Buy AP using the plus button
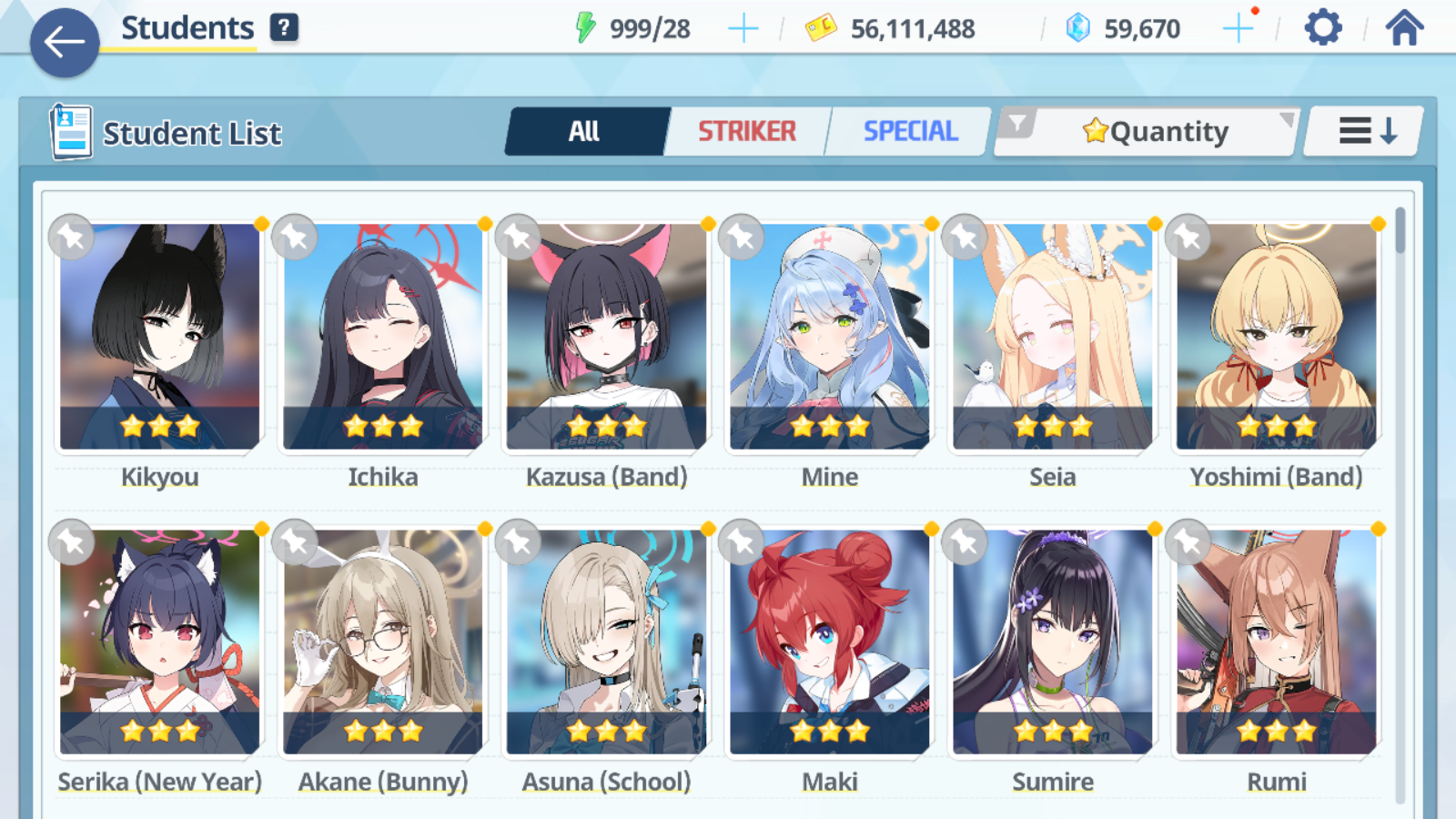Viewport: 1456px width, 819px height. pyautogui.click(x=743, y=27)
